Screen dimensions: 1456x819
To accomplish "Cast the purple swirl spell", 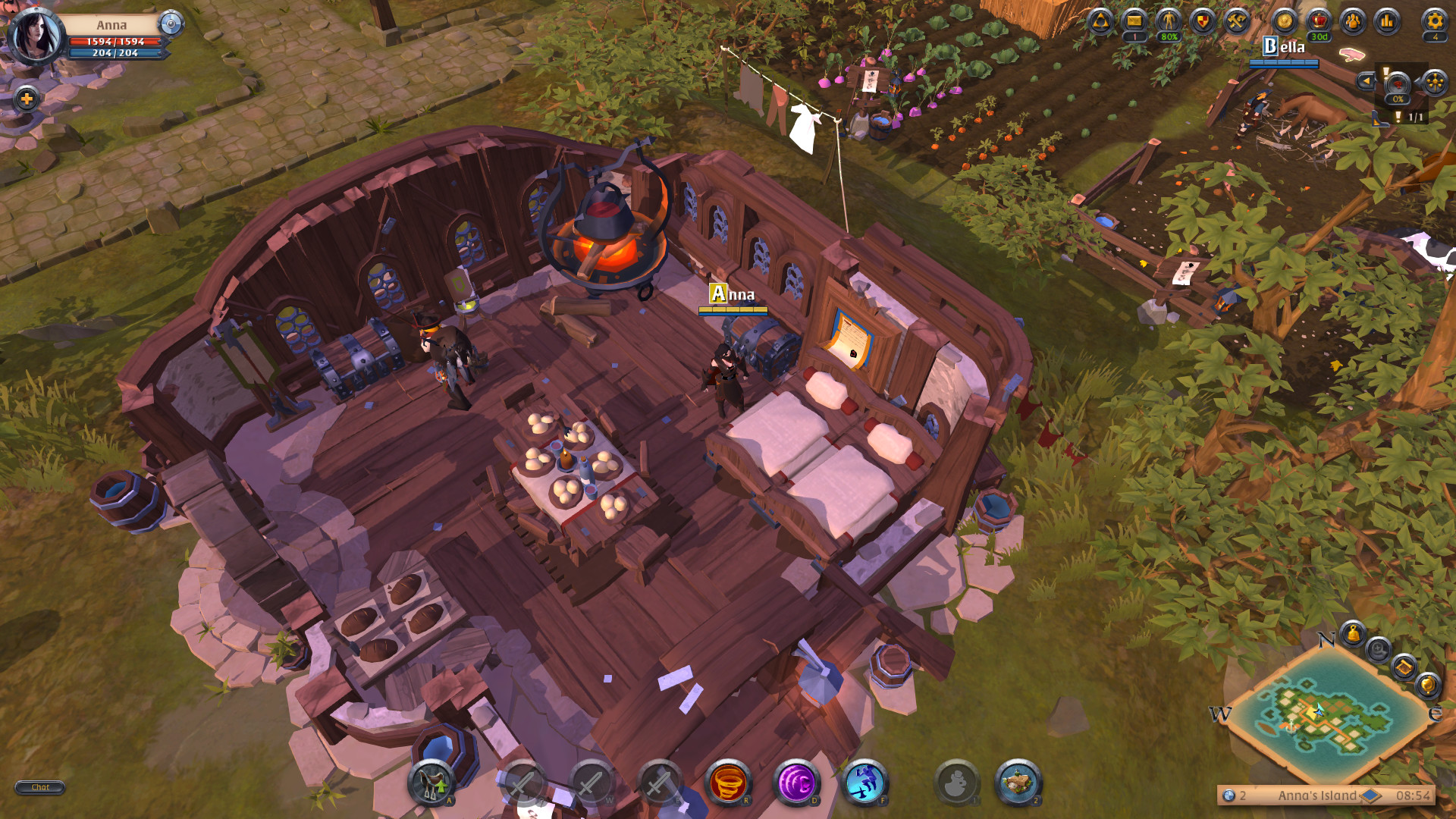I will (796, 783).
